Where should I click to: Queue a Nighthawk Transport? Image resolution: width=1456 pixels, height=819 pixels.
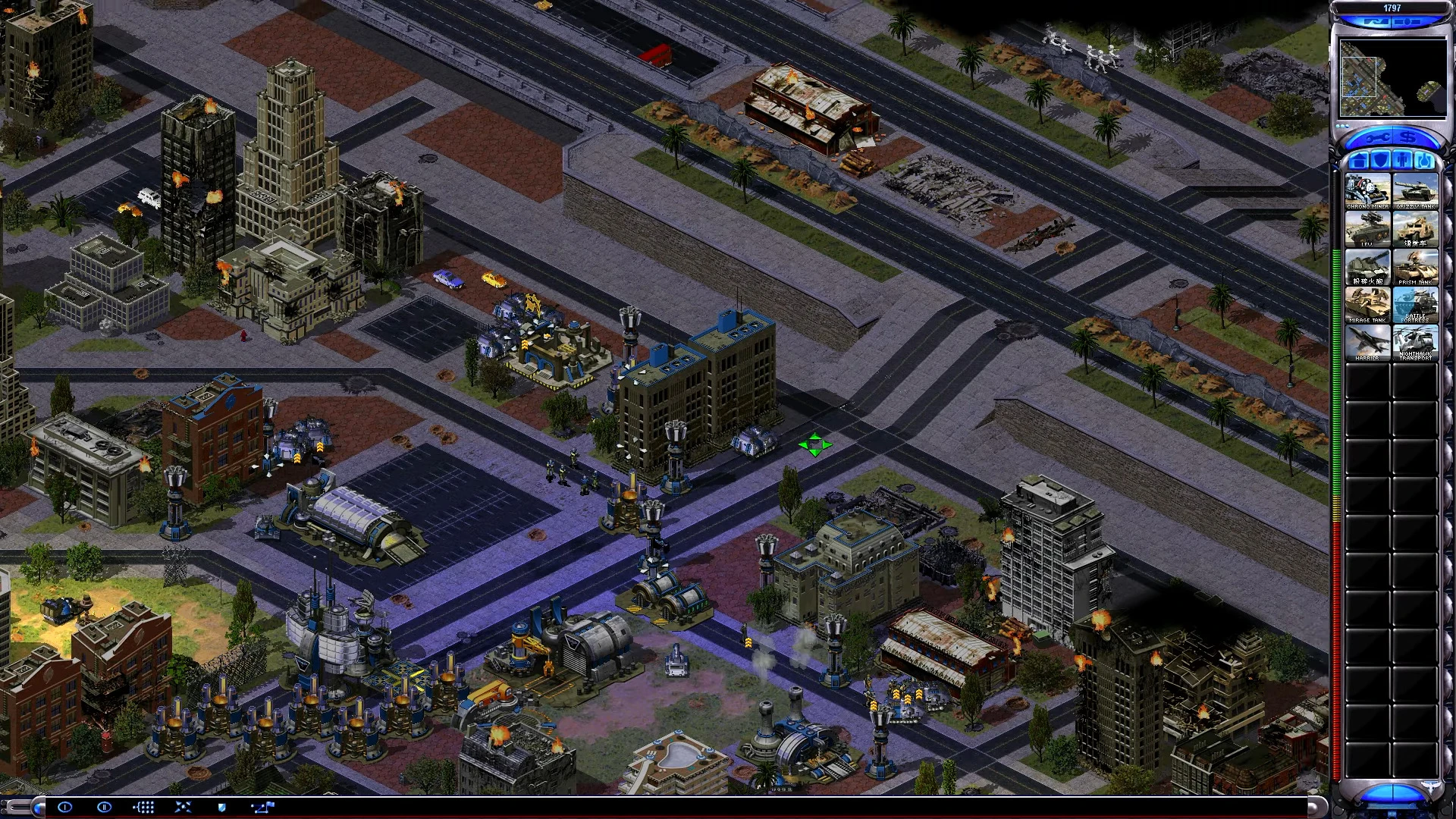point(1415,343)
